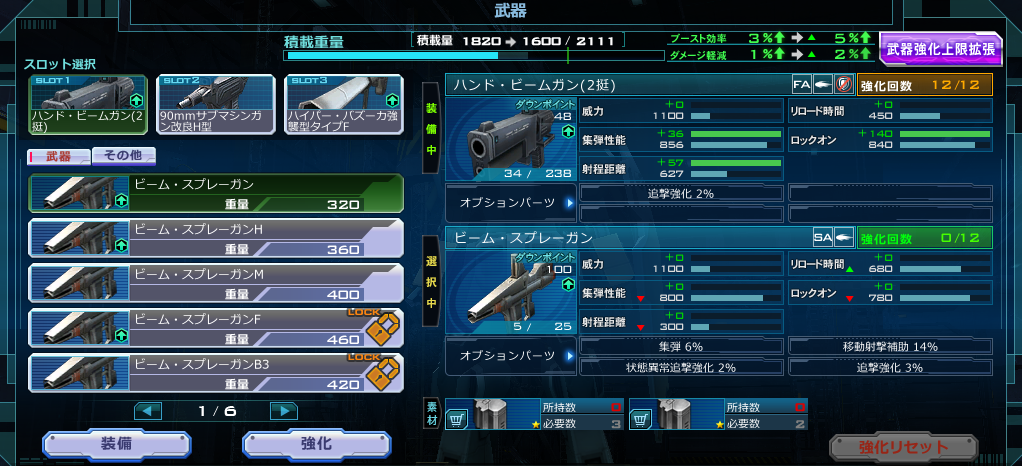
Task: Expand selected weapon オプションパーツ arrow
Action: [x=570, y=355]
